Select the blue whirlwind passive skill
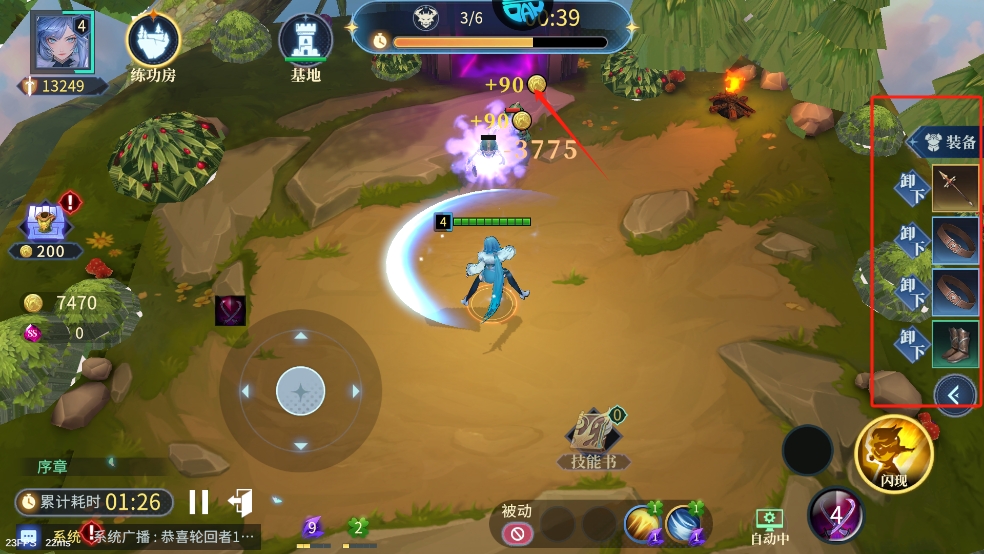 point(683,524)
